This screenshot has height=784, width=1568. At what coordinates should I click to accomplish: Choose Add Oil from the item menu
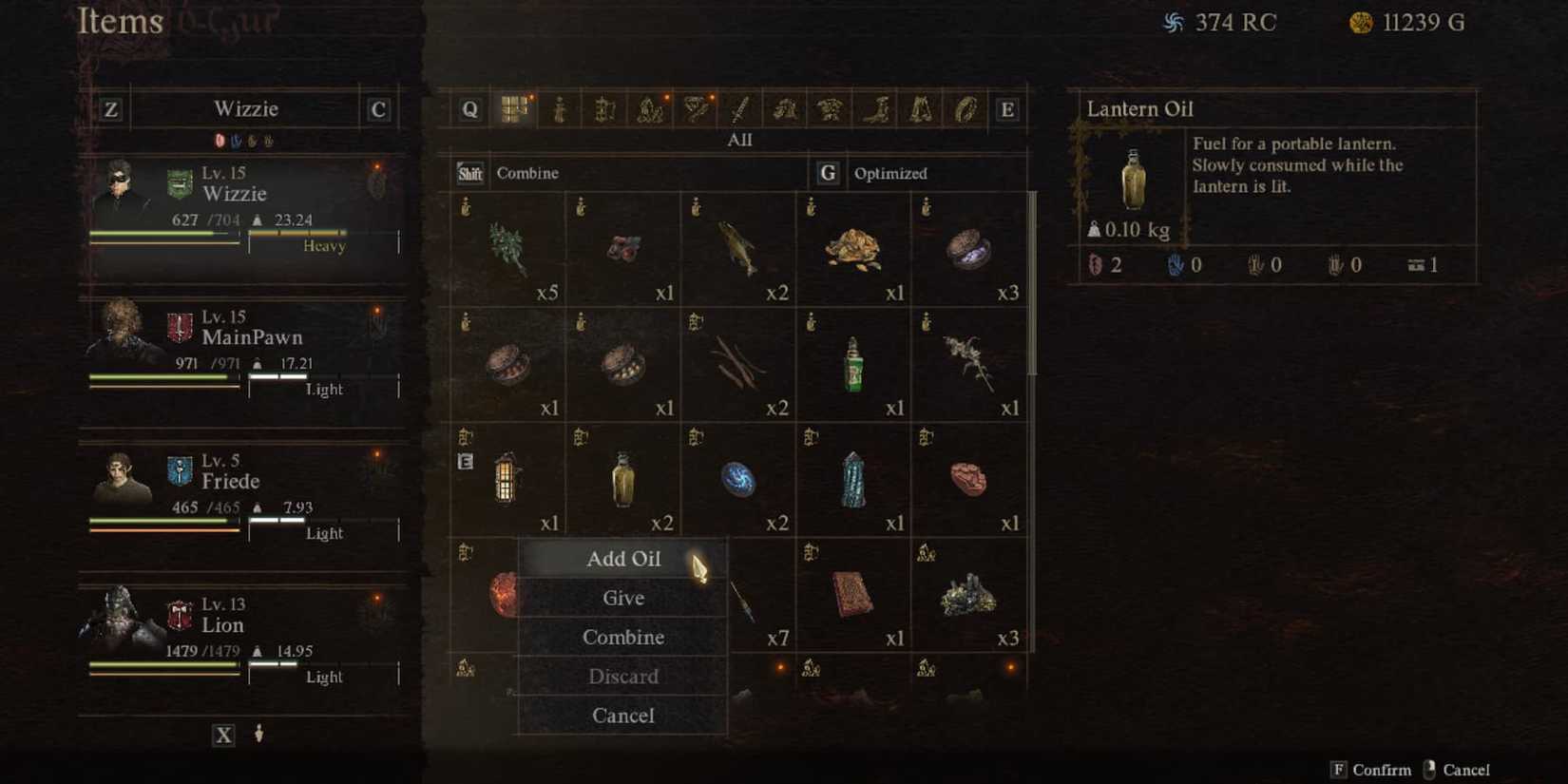pyautogui.click(x=623, y=559)
